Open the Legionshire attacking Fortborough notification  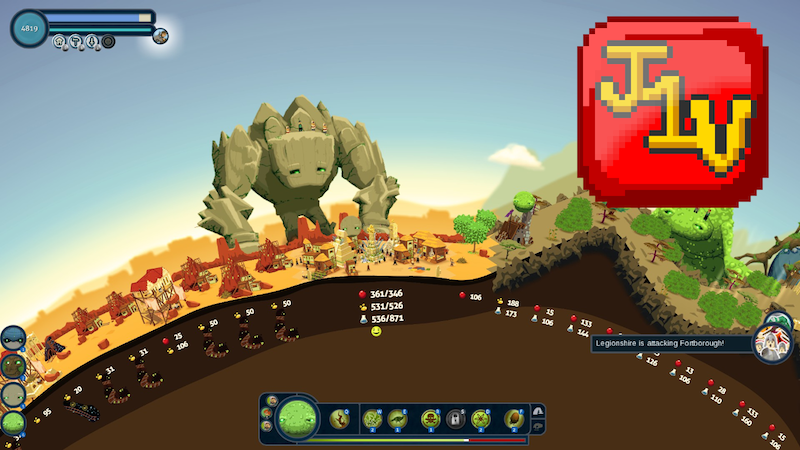pos(670,343)
